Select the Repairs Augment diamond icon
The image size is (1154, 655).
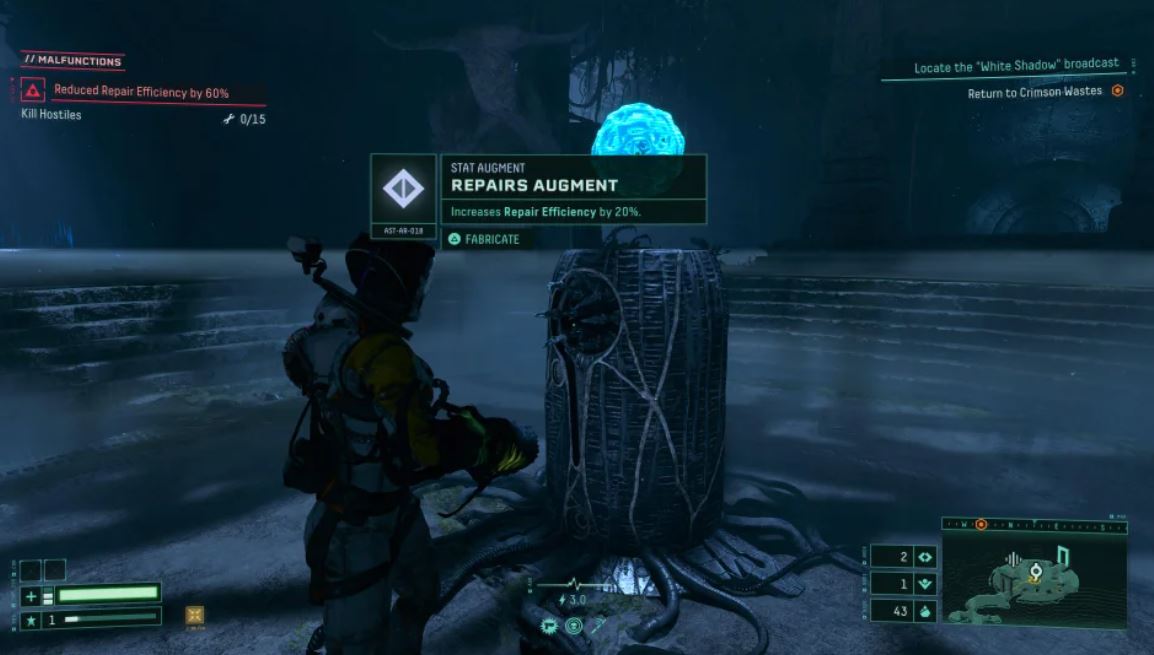point(403,188)
